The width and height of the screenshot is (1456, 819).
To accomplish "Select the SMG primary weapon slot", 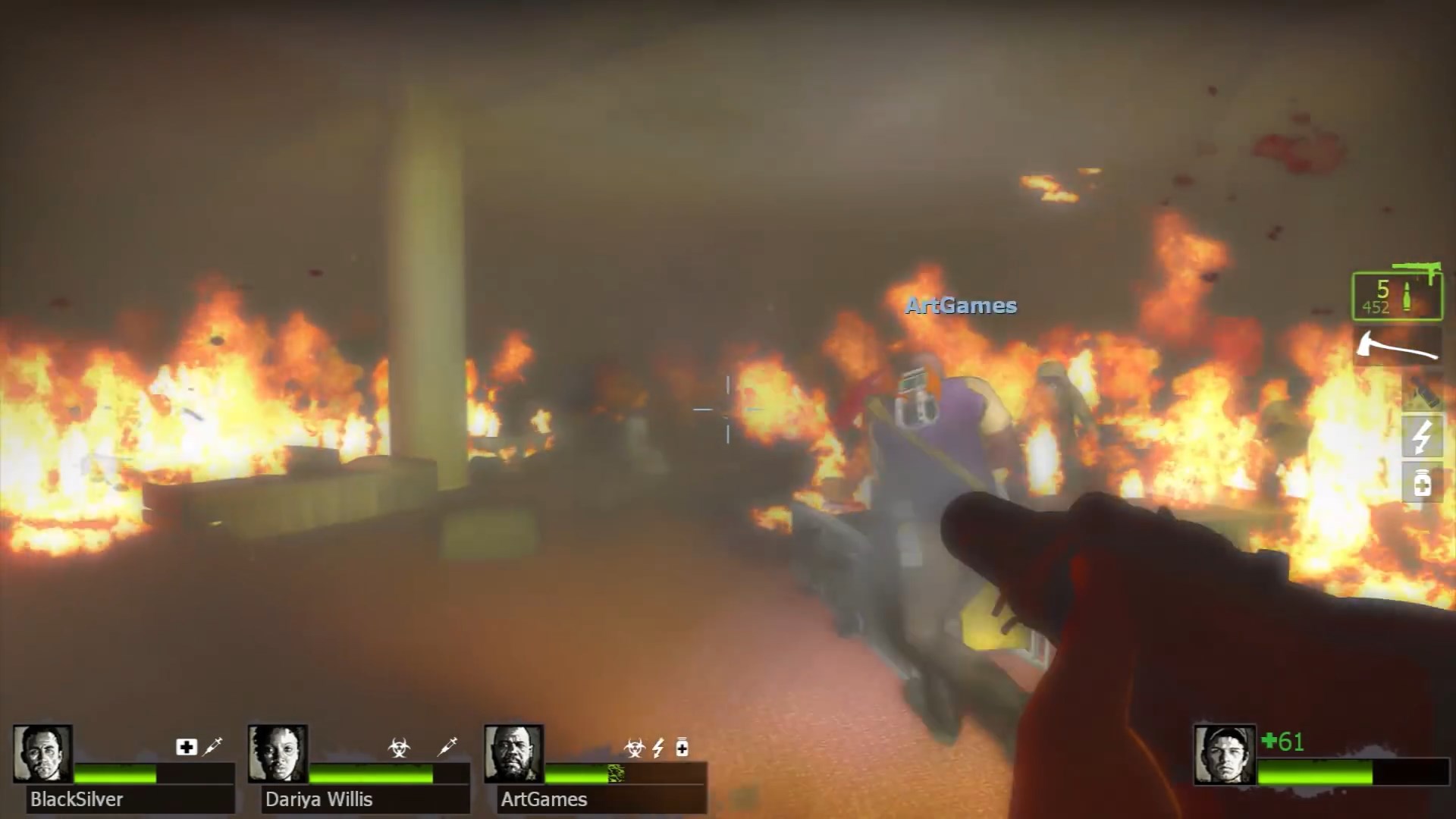I will pos(1414,273).
